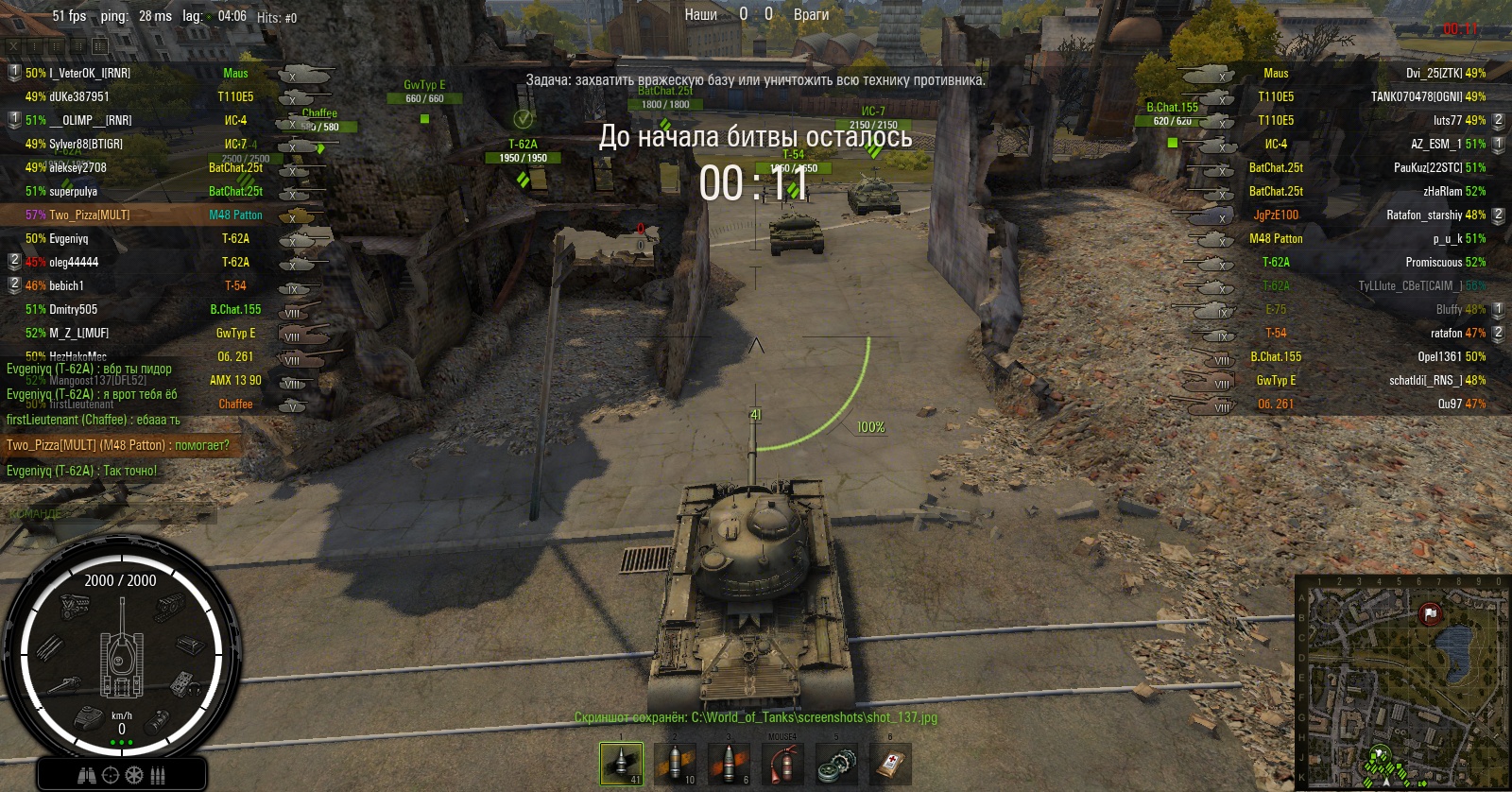Use the first aid kit consumable
This screenshot has width=1512, height=792.
[890, 764]
